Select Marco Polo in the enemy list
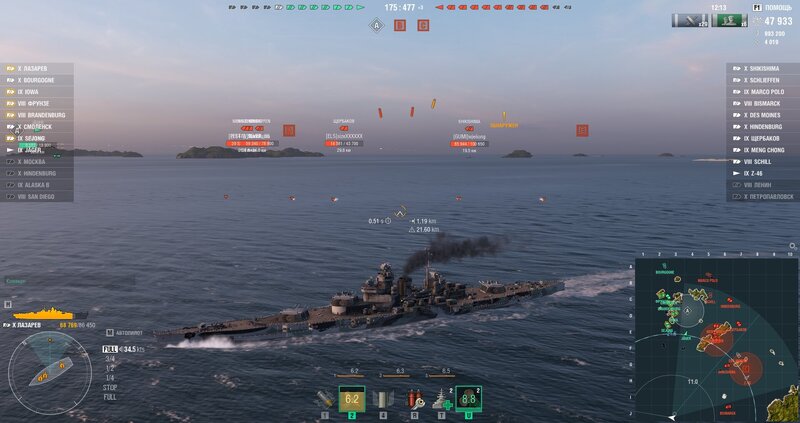 click(764, 92)
